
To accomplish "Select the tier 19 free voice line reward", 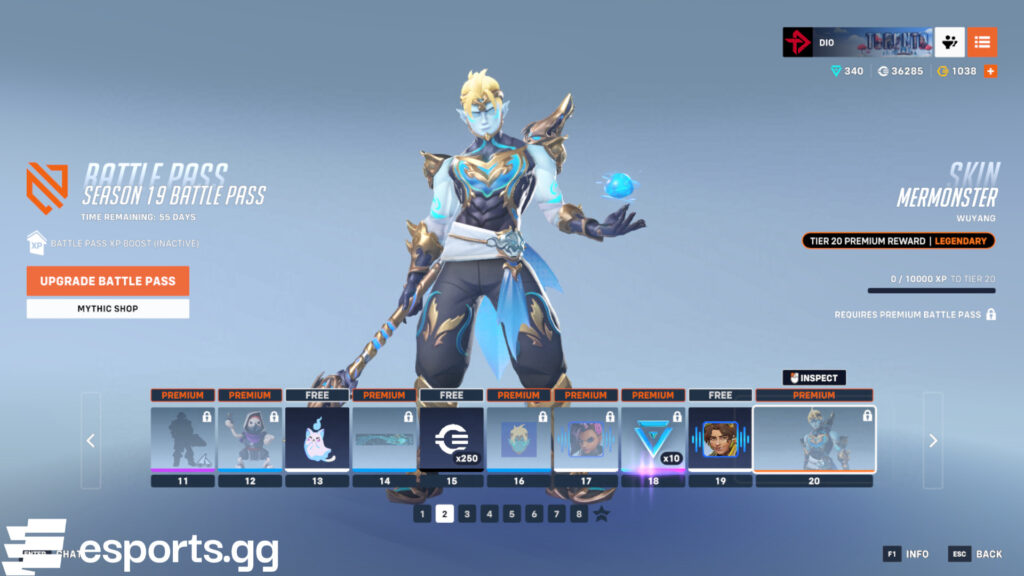I will 720,439.
